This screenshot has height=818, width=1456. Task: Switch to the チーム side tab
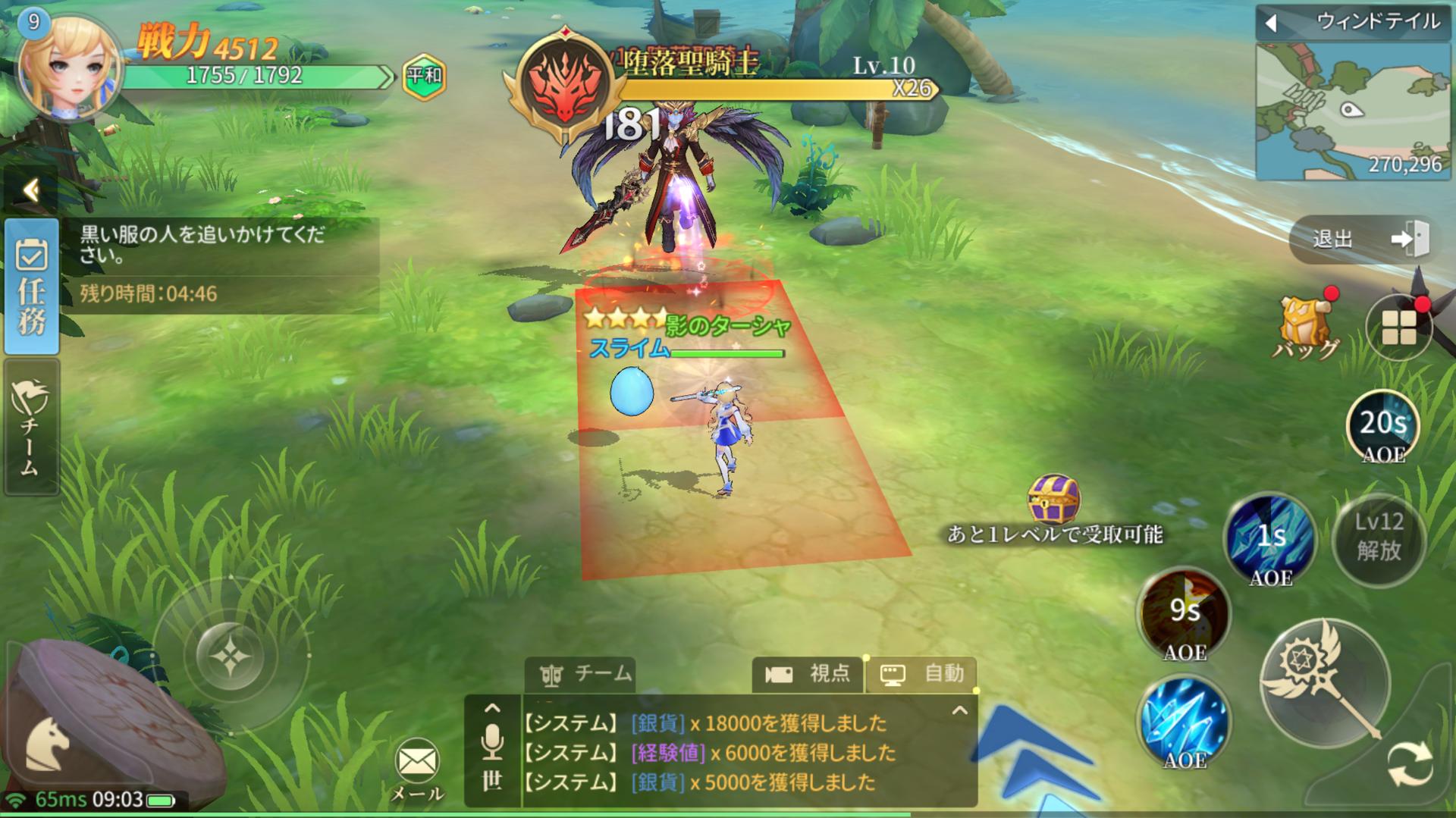click(31, 427)
